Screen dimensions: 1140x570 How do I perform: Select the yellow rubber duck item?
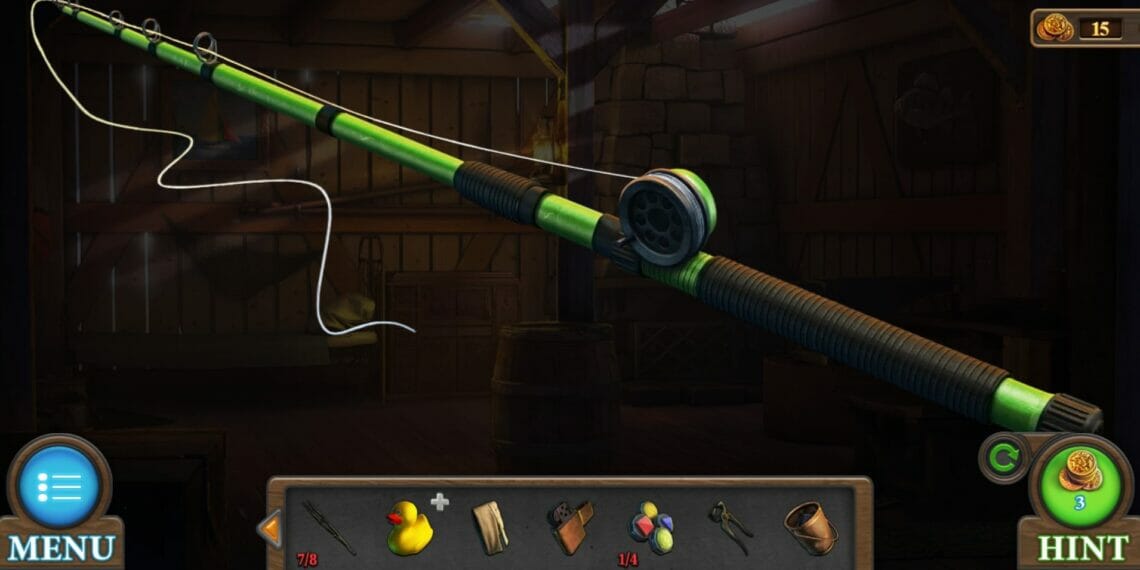point(409,527)
